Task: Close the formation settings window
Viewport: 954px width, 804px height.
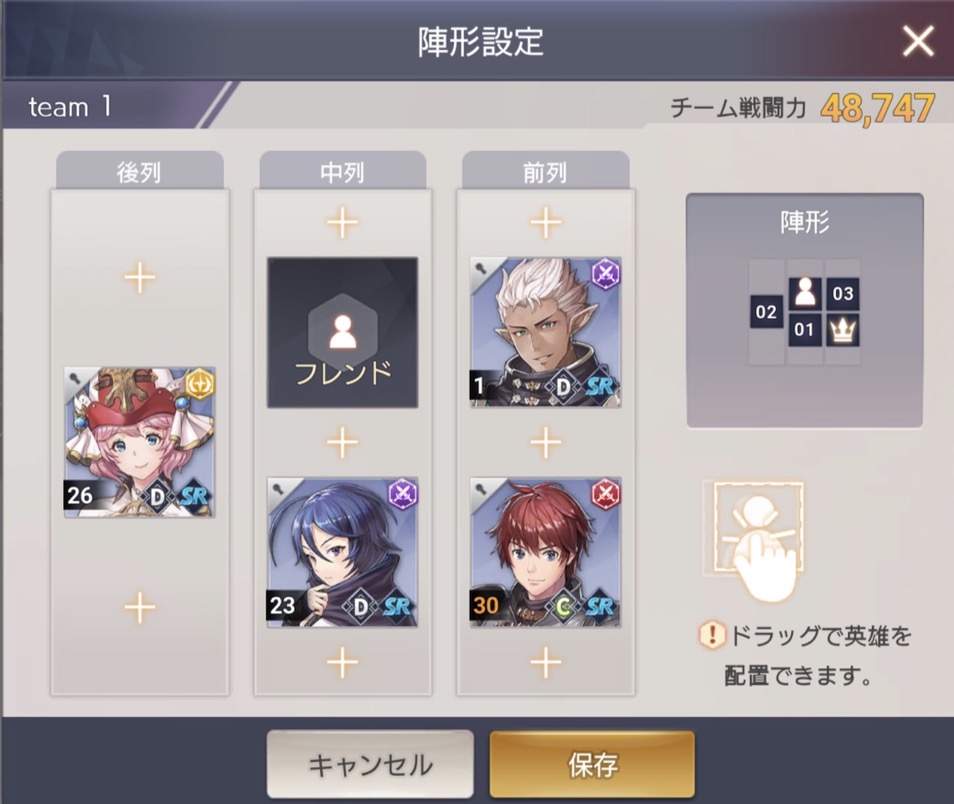Action: [x=917, y=41]
